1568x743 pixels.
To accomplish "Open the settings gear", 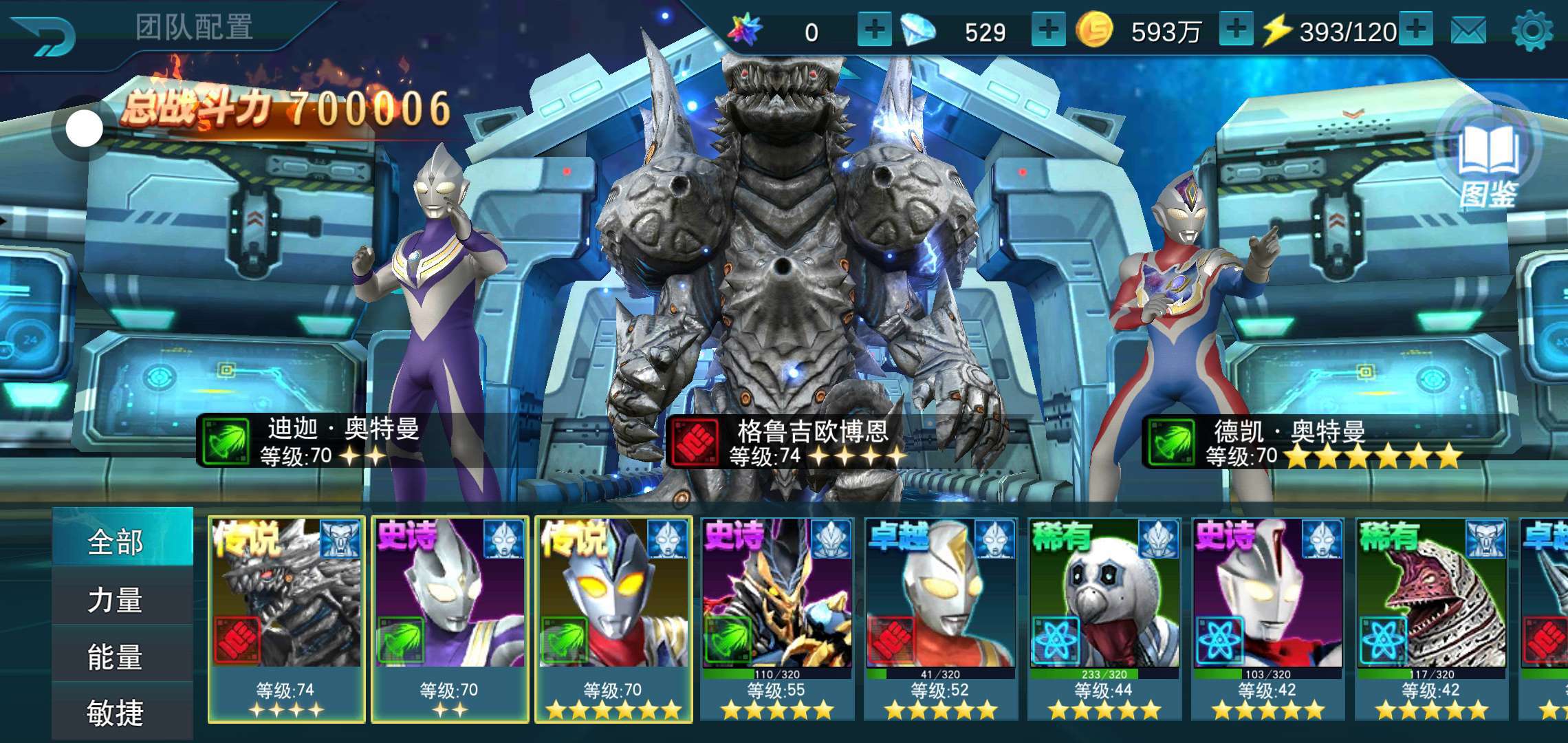I will pyautogui.click(x=1531, y=31).
